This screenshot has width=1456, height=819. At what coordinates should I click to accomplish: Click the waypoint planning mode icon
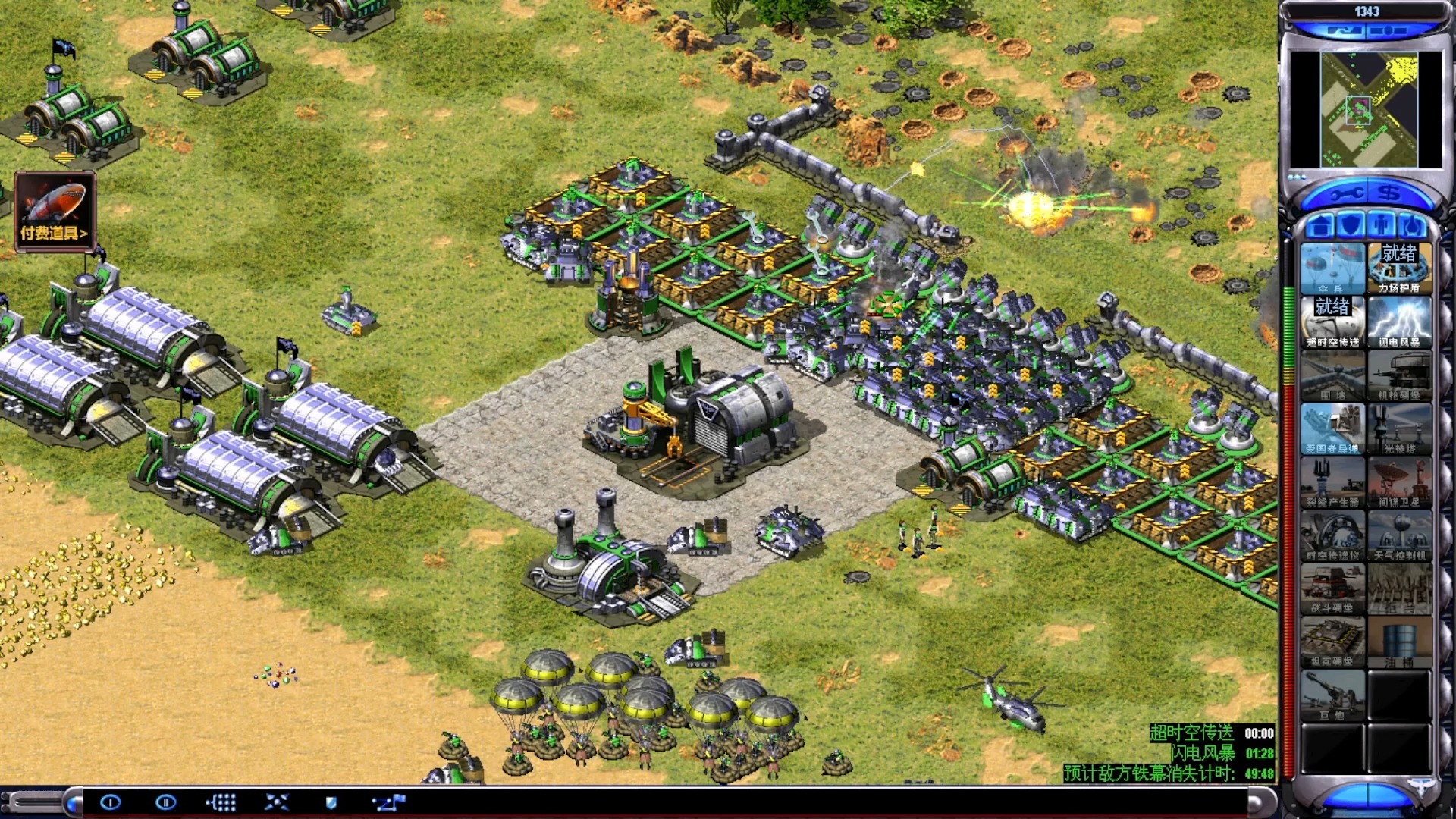click(389, 802)
